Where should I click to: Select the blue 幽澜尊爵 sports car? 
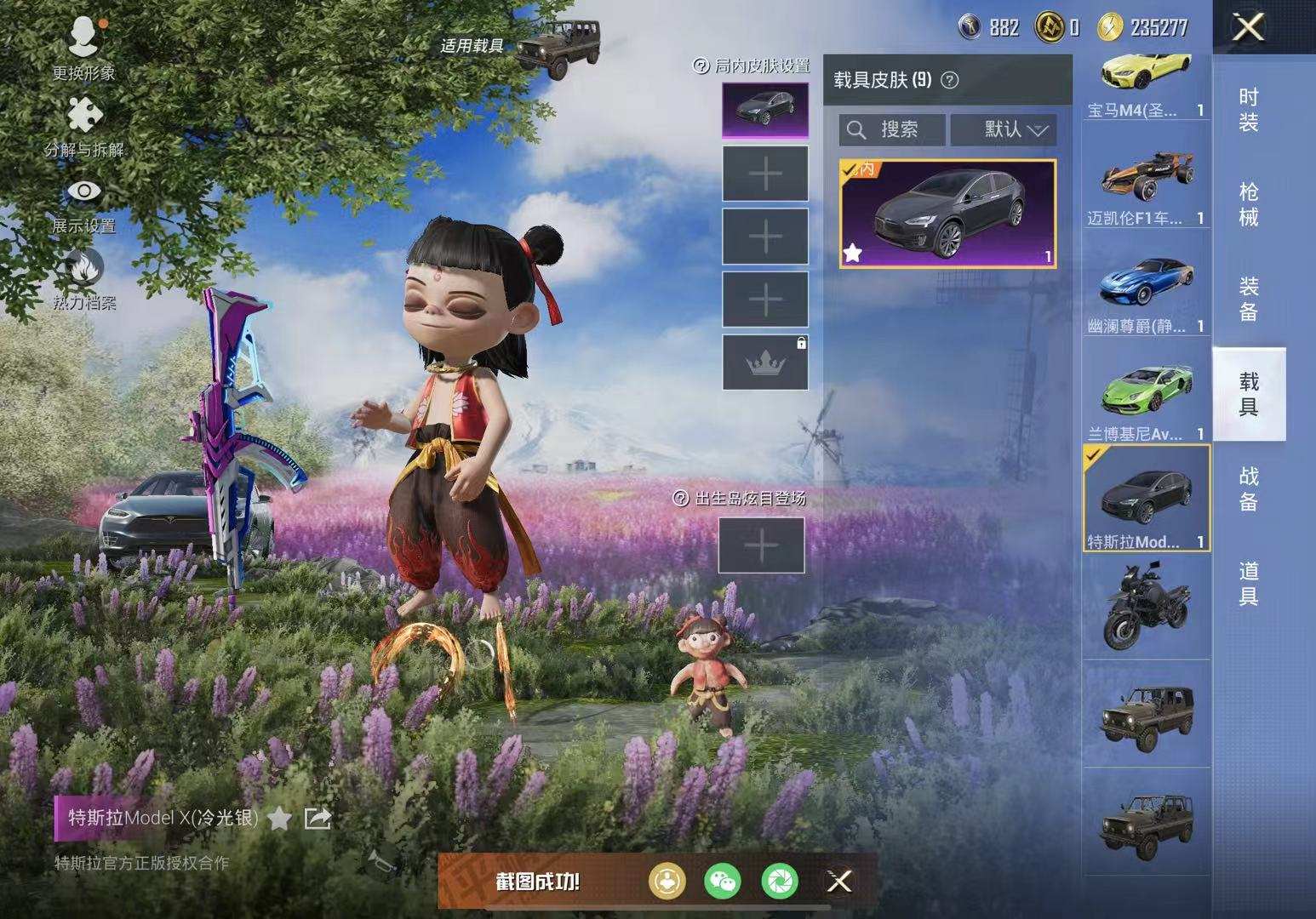[1146, 292]
